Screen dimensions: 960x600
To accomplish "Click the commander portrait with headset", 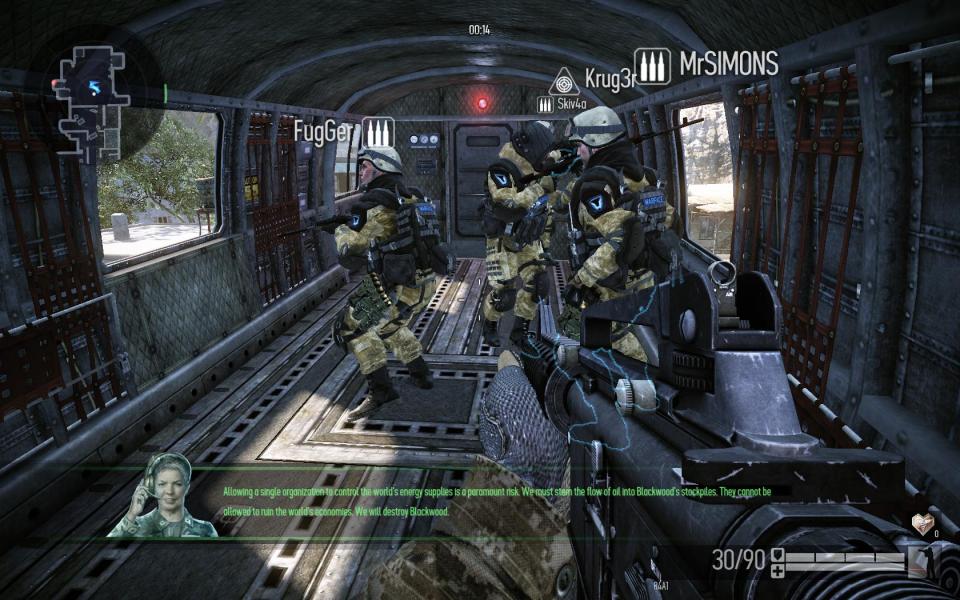I will (162, 495).
